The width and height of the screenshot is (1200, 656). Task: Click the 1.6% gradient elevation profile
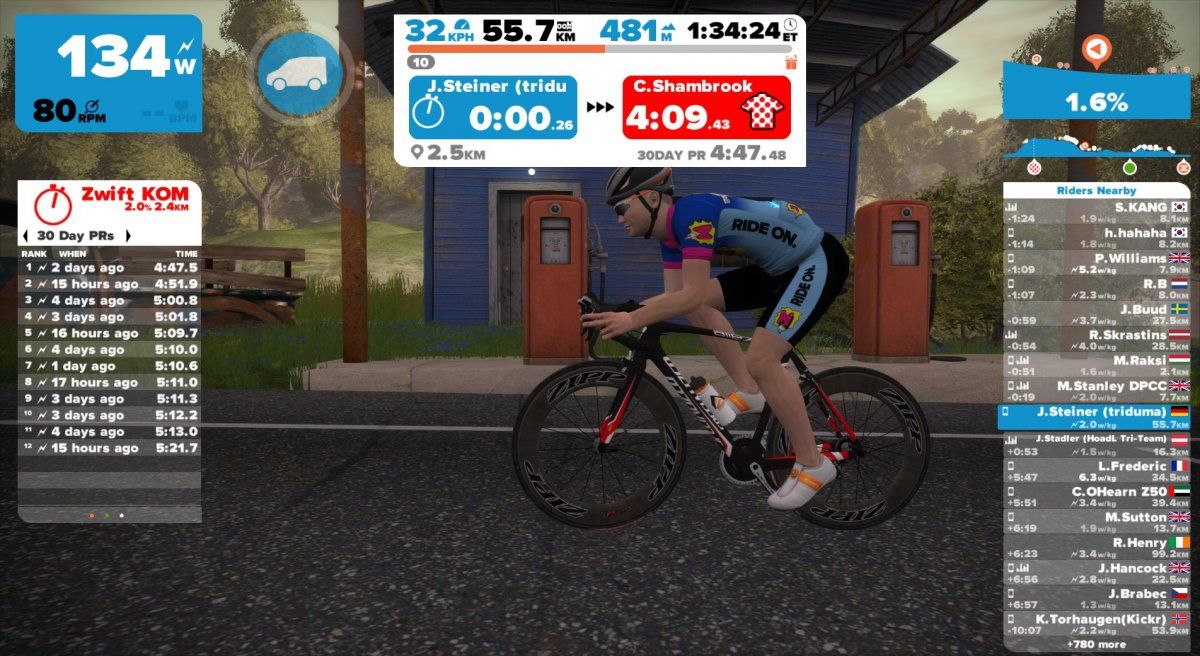[1097, 102]
